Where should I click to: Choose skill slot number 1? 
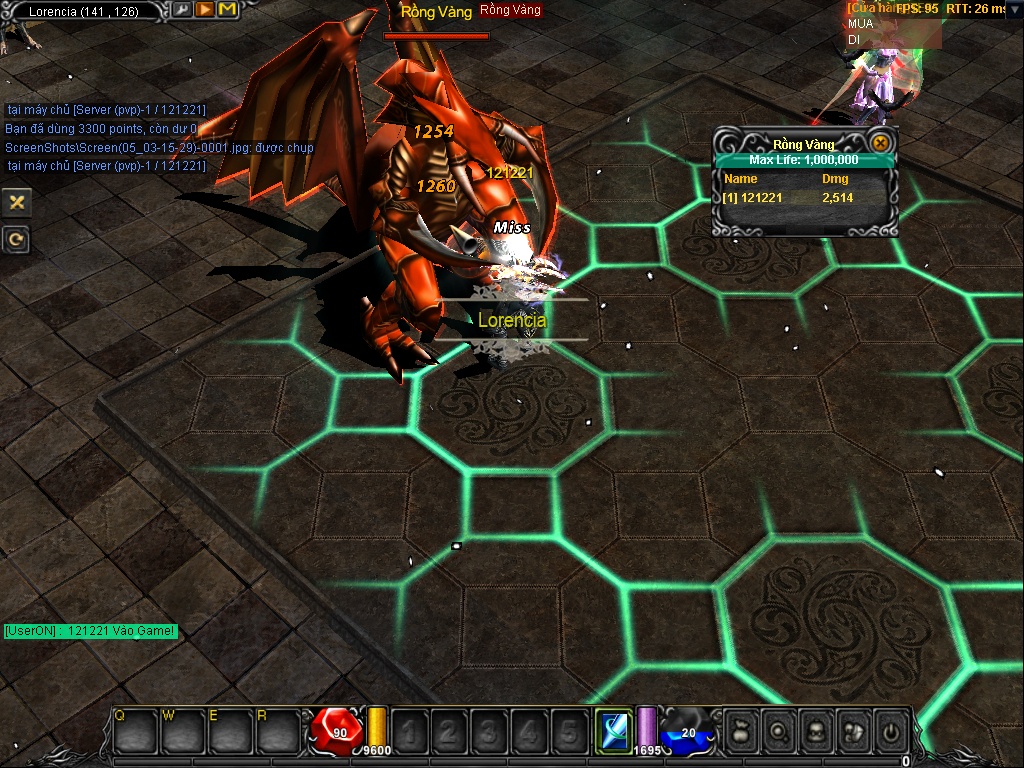pyautogui.click(x=409, y=731)
